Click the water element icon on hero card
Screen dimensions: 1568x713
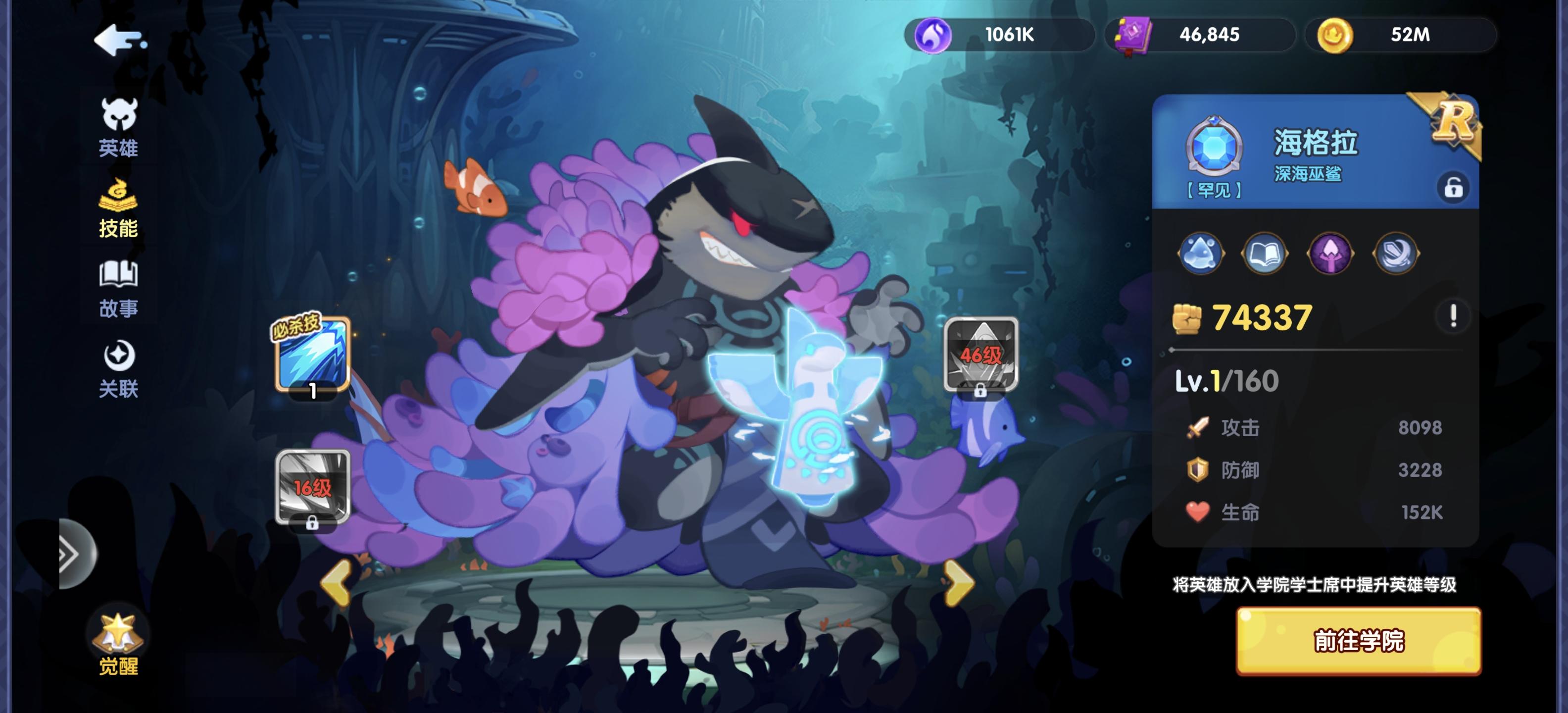[1200, 254]
